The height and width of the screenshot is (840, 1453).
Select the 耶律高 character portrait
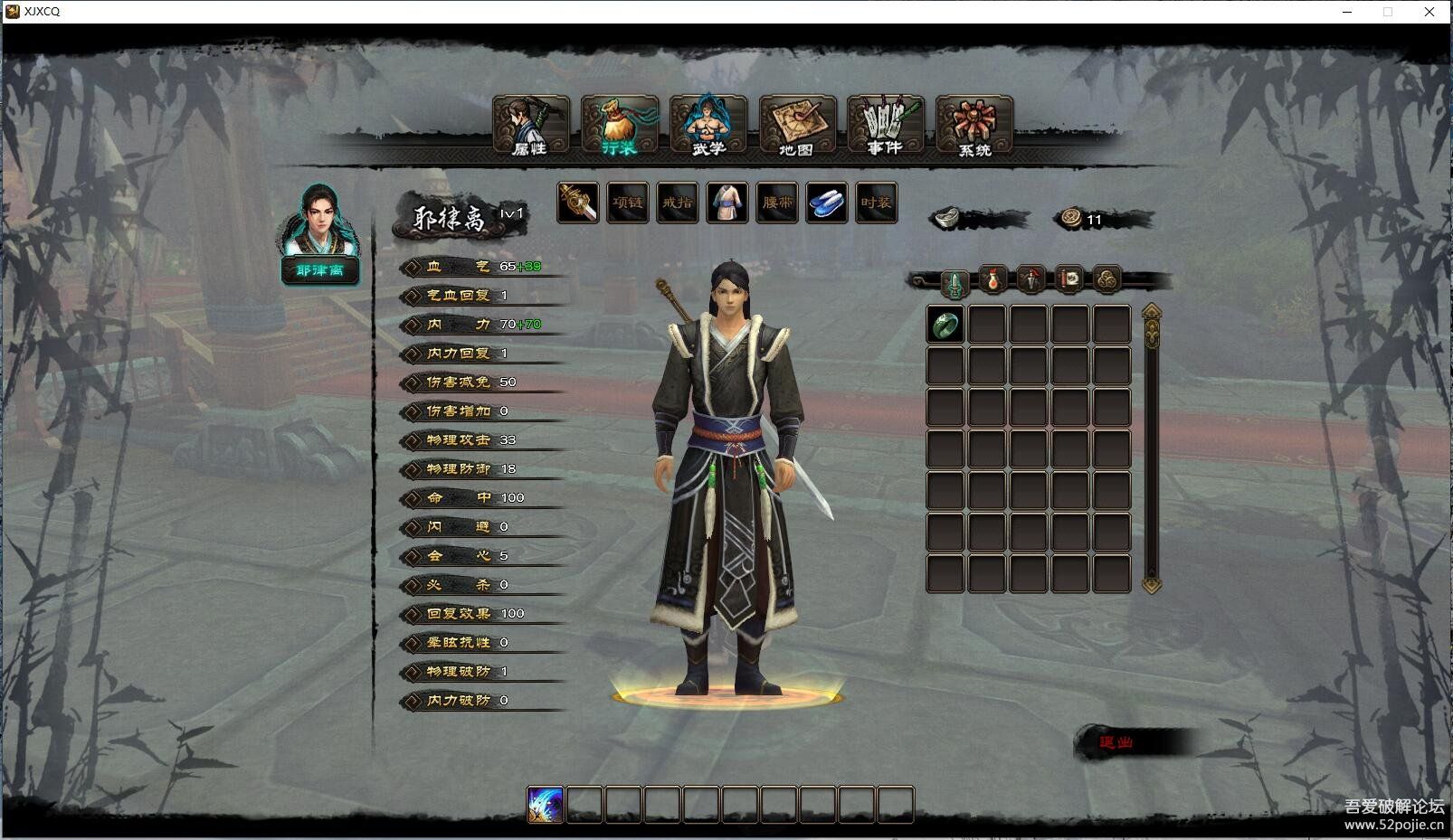[x=319, y=224]
